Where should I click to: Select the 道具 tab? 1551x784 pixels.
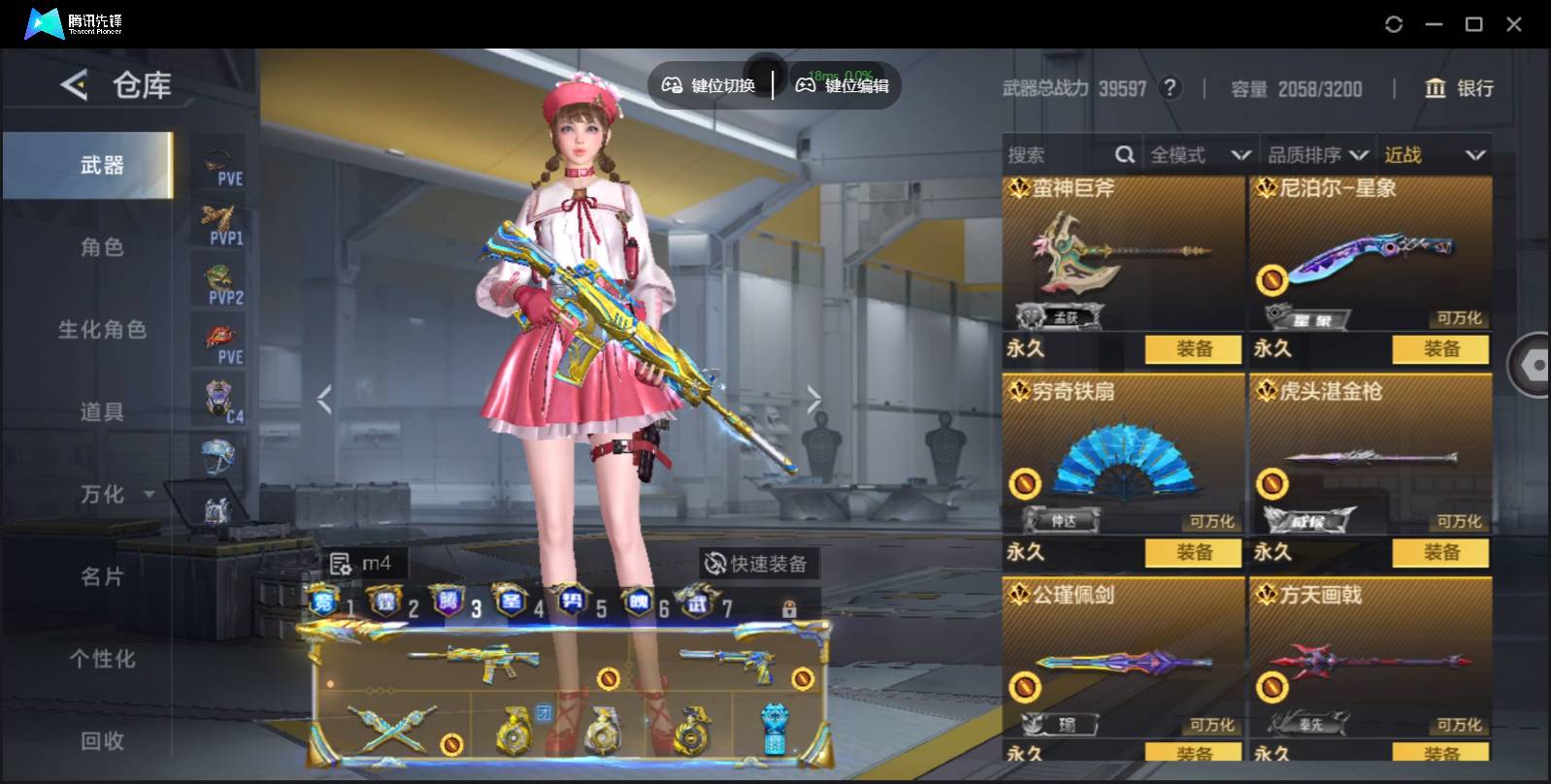tap(102, 412)
